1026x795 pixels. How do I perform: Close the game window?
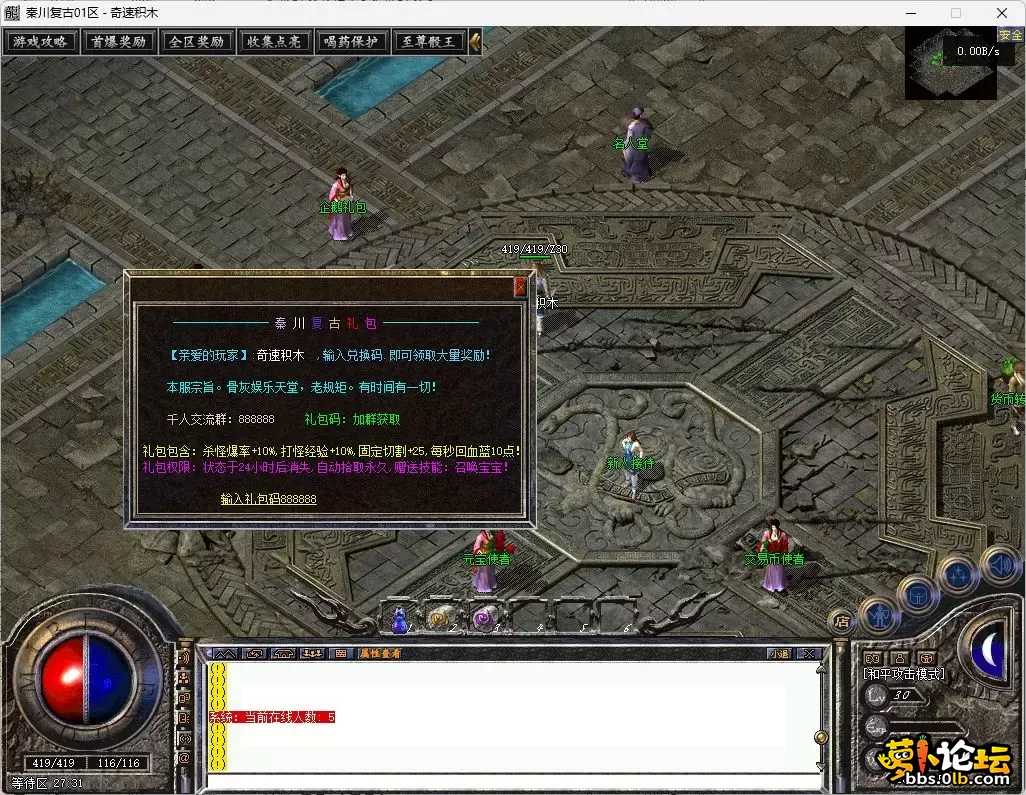pyautogui.click(x=1001, y=12)
